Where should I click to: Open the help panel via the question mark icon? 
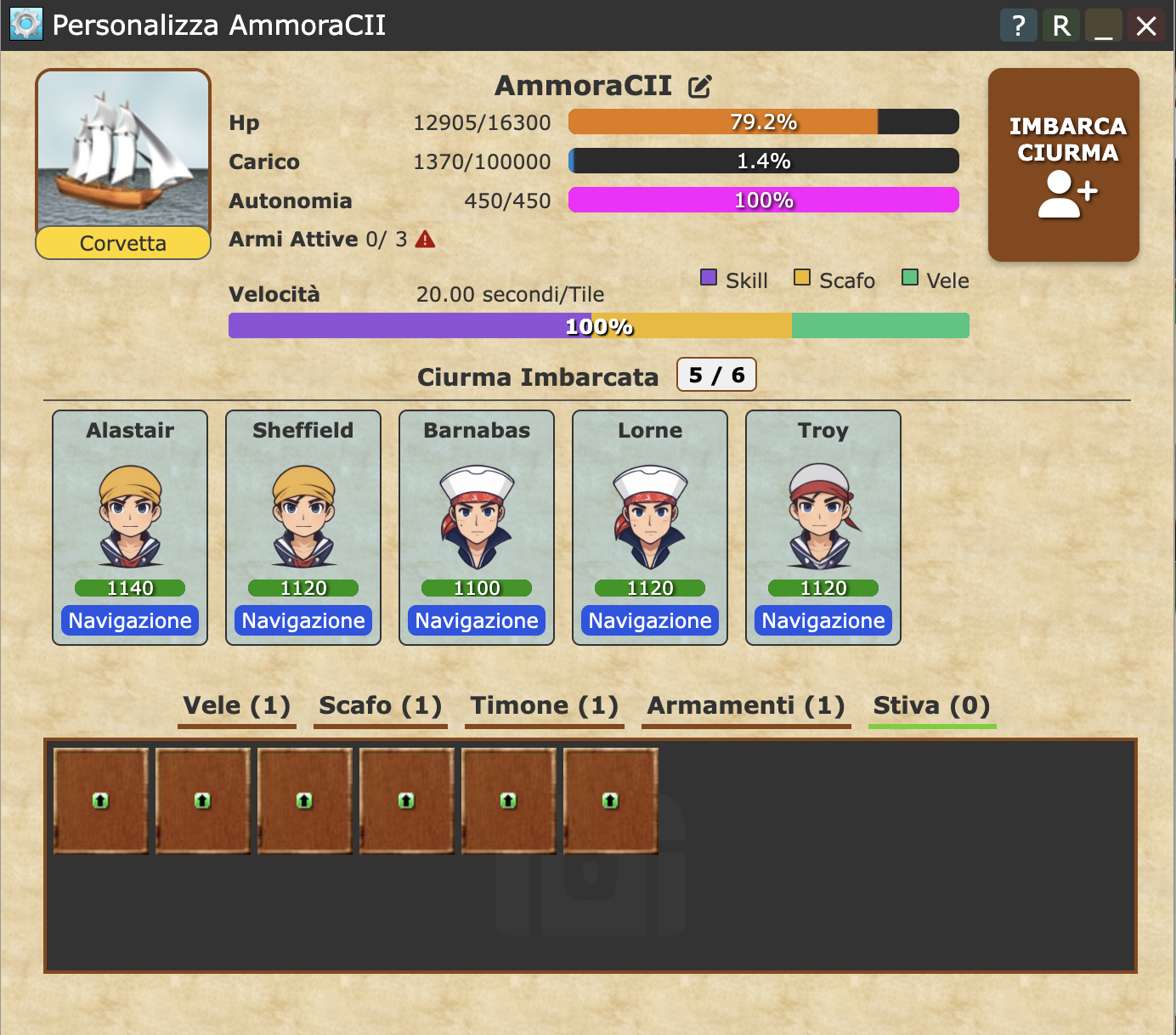(1018, 25)
